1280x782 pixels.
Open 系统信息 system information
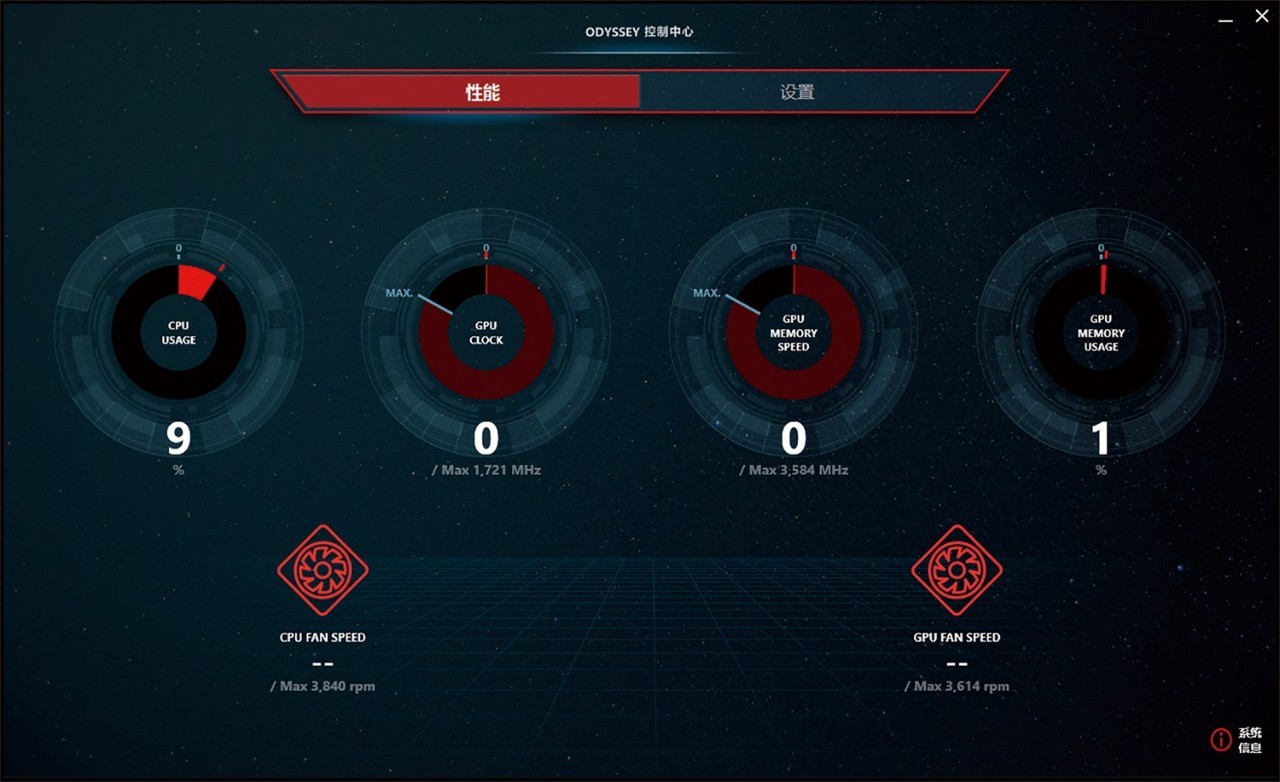pos(1236,740)
